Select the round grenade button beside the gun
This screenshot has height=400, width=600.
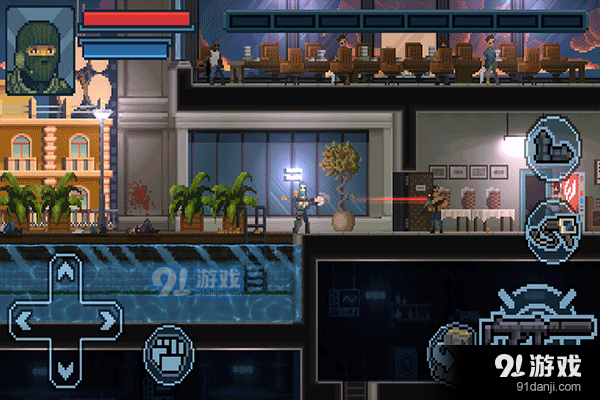click(455, 343)
